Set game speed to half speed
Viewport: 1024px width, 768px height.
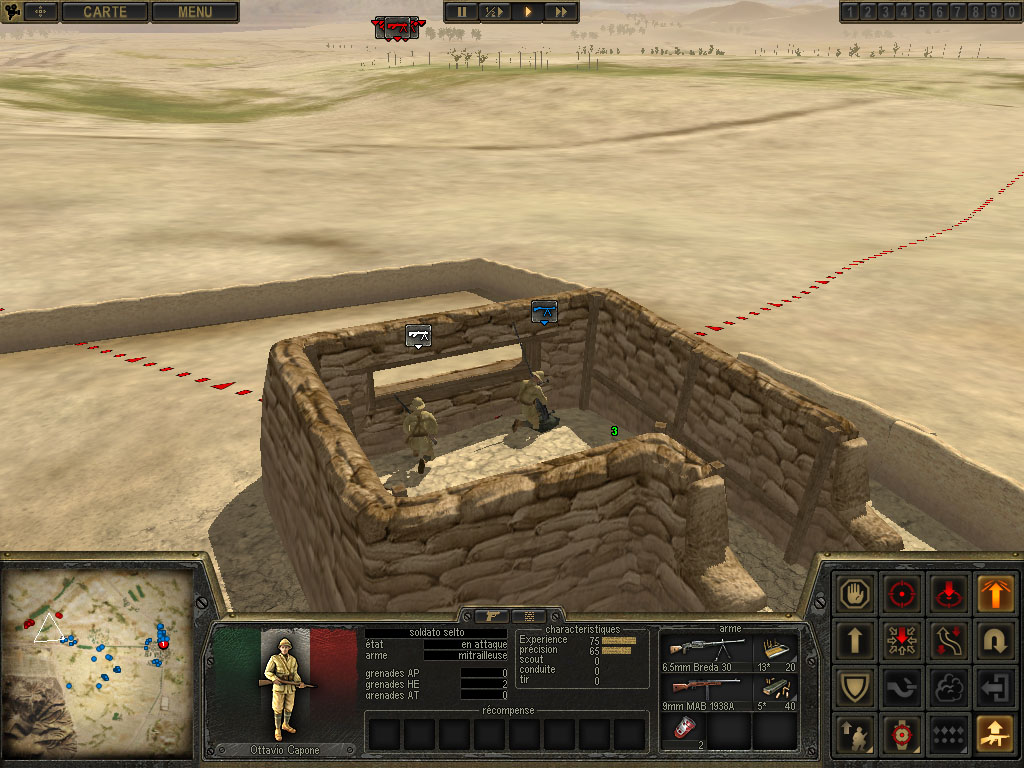click(493, 12)
